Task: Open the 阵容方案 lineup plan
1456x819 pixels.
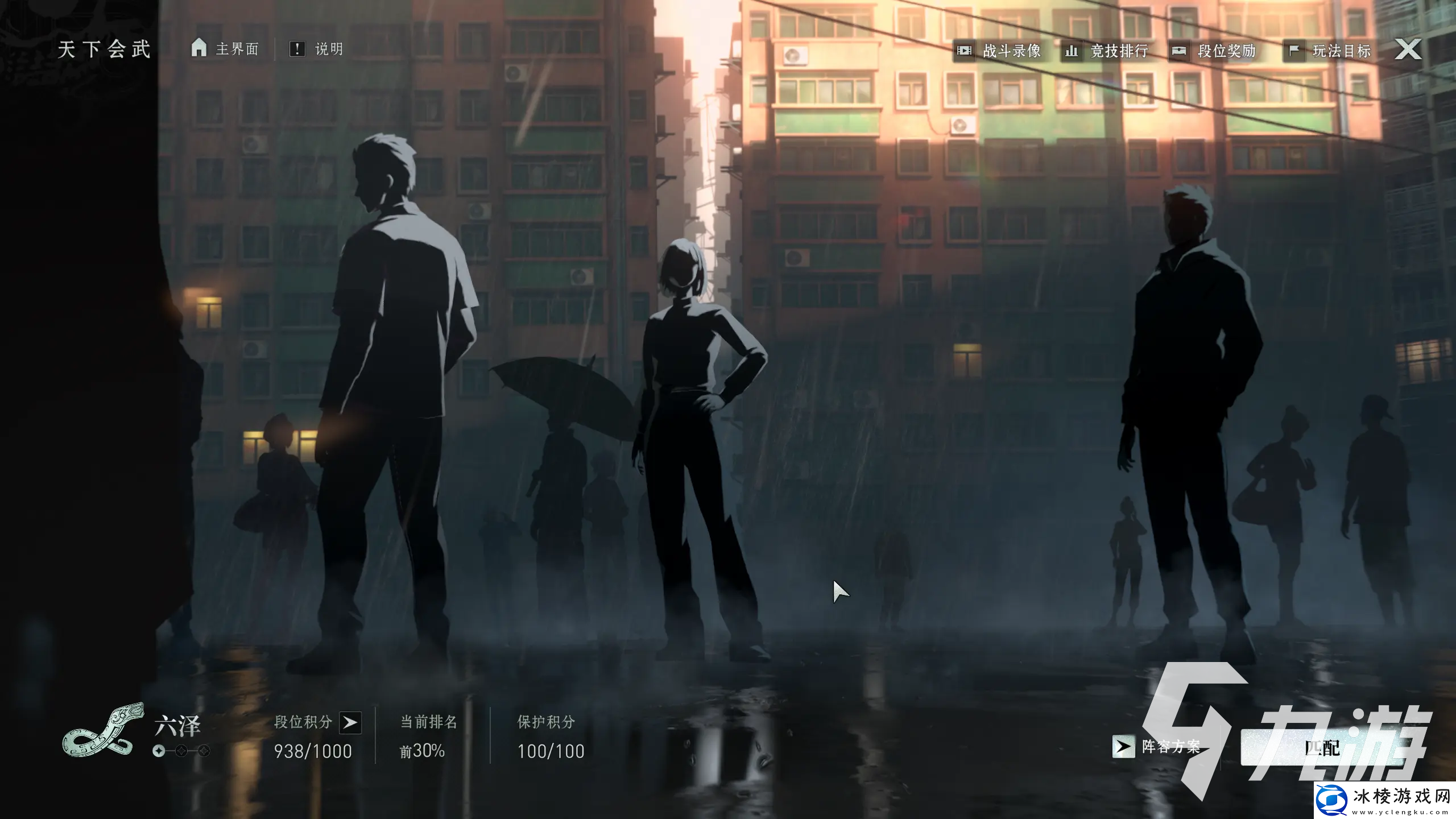Action: [x=1157, y=746]
